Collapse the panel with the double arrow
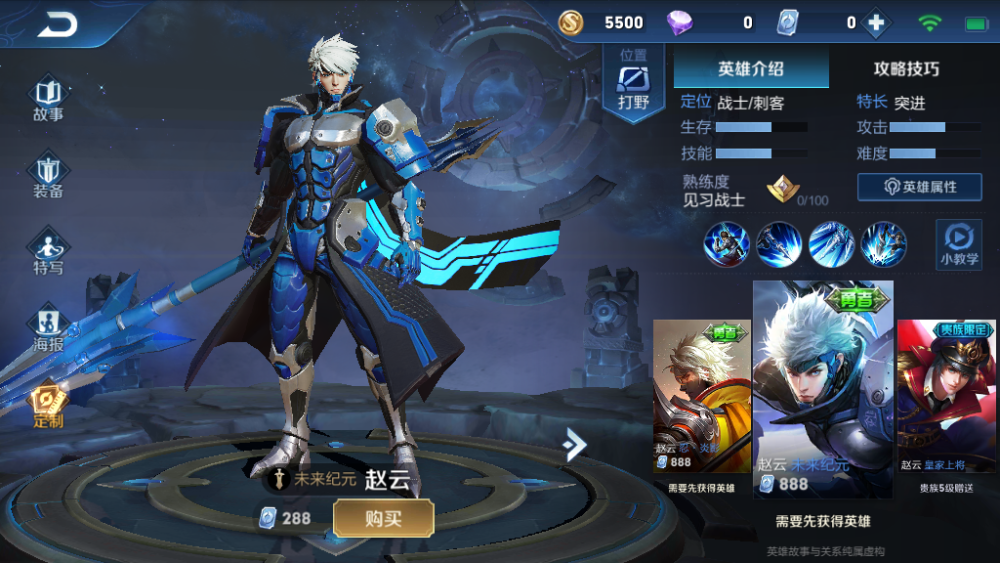1000x563 pixels. point(574,444)
